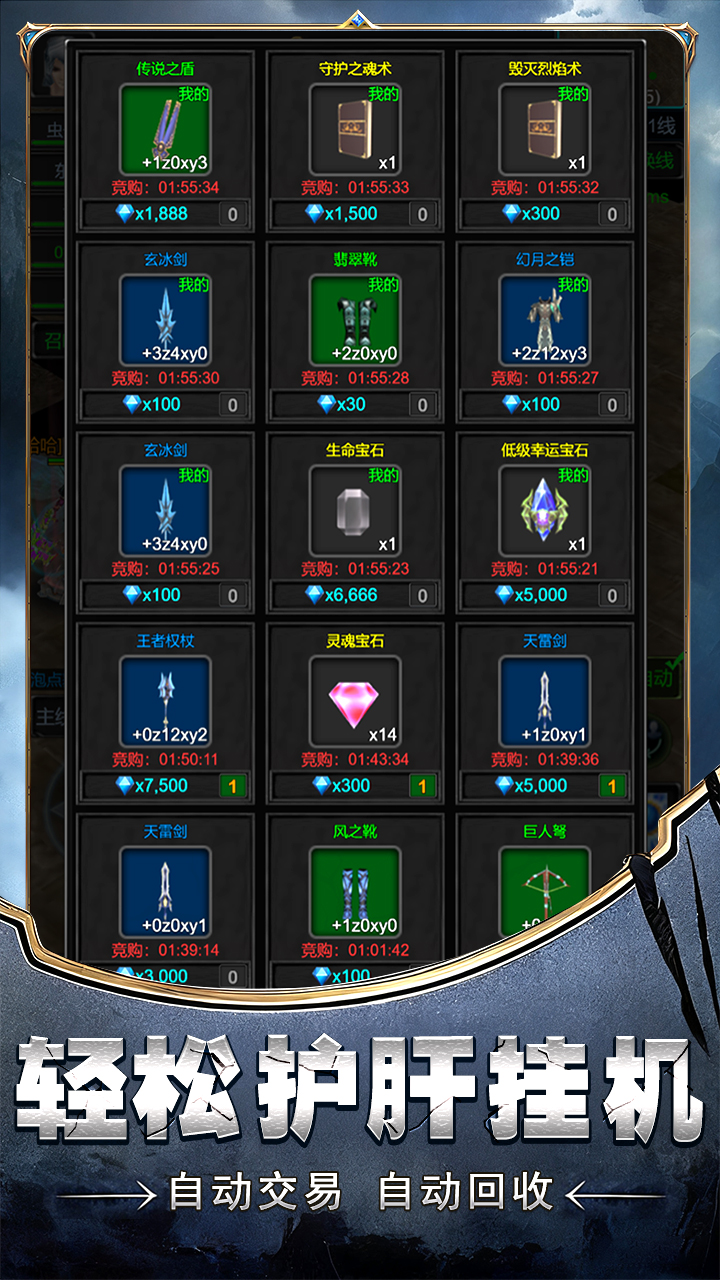
Task: Select the 幻月之铠 armor item
Action: tap(545, 320)
